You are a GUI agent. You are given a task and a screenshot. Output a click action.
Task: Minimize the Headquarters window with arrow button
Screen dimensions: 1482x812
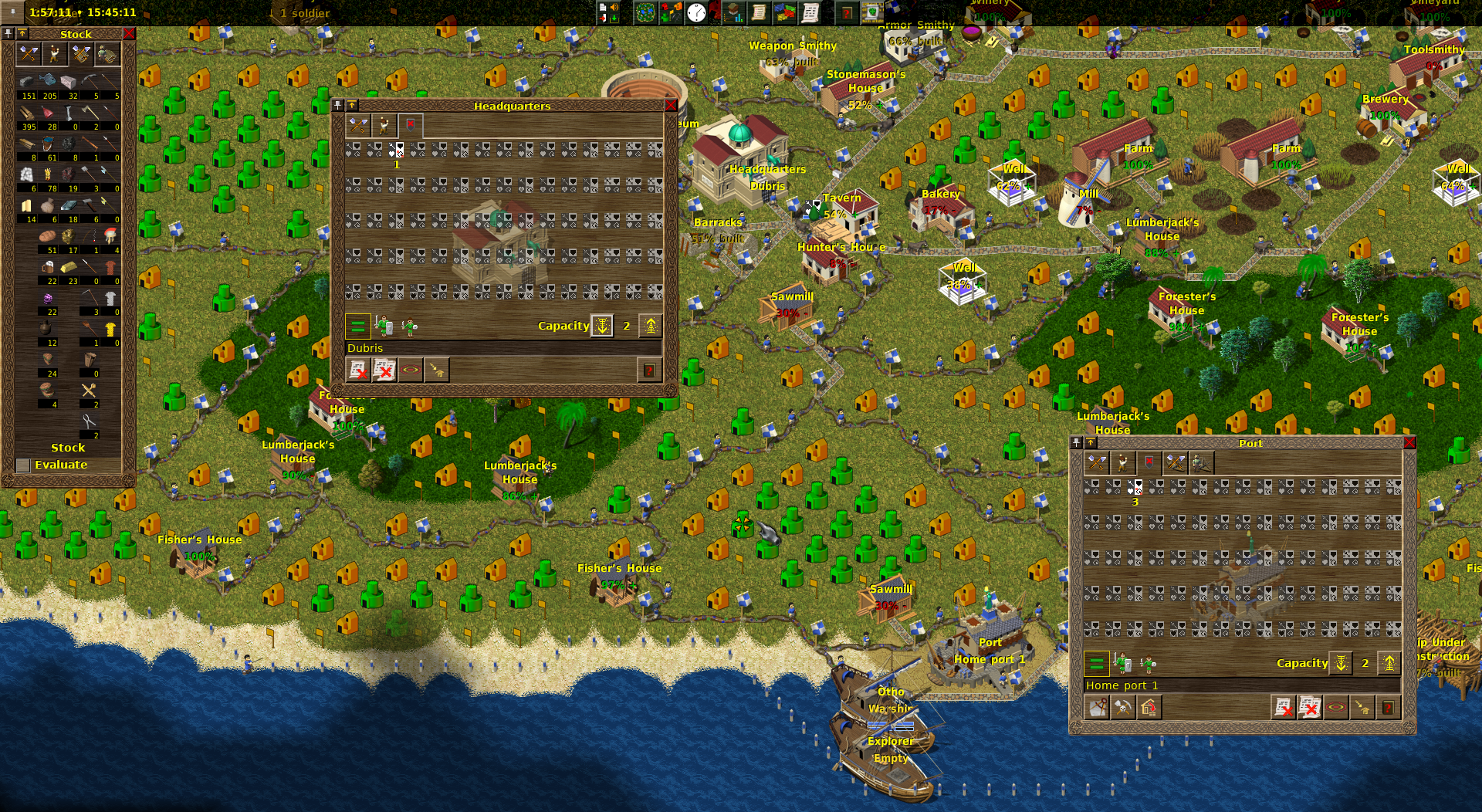[352, 106]
